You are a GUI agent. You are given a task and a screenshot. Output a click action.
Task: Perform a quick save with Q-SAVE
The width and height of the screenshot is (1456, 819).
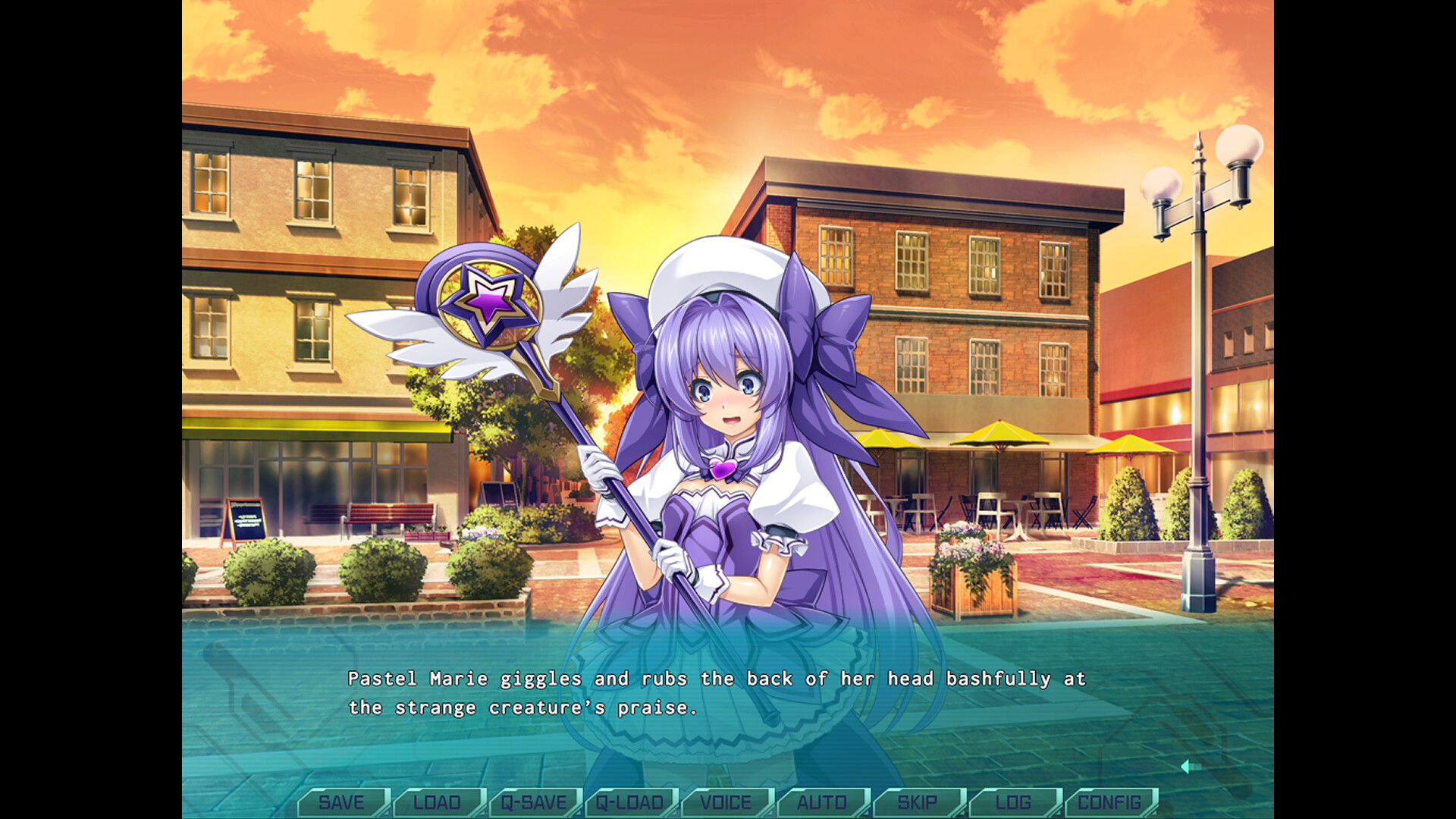point(535,802)
